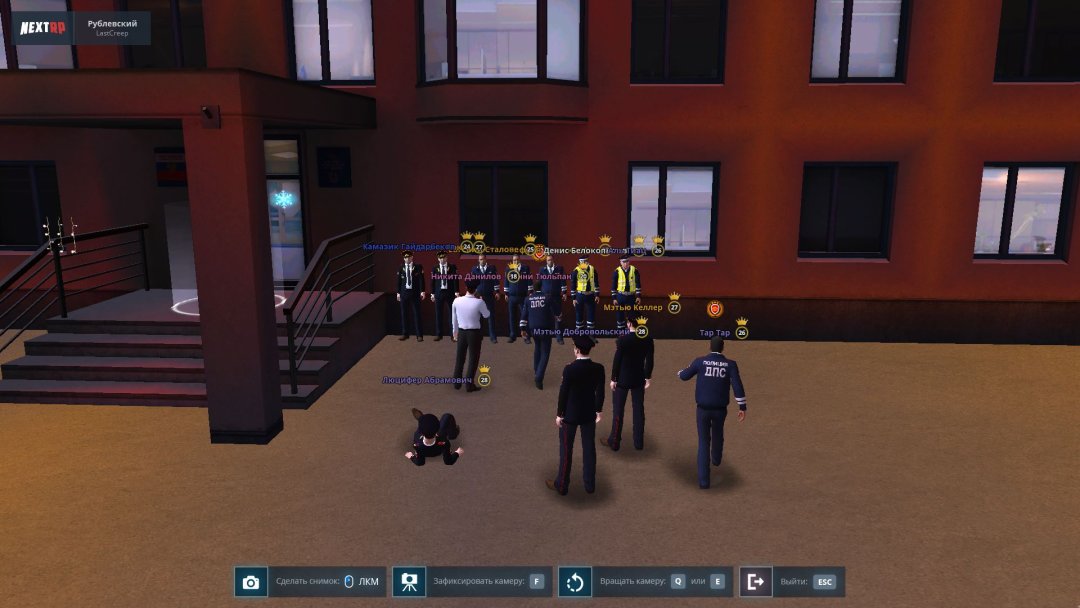Exit photo mode via the door icon

click(755, 582)
